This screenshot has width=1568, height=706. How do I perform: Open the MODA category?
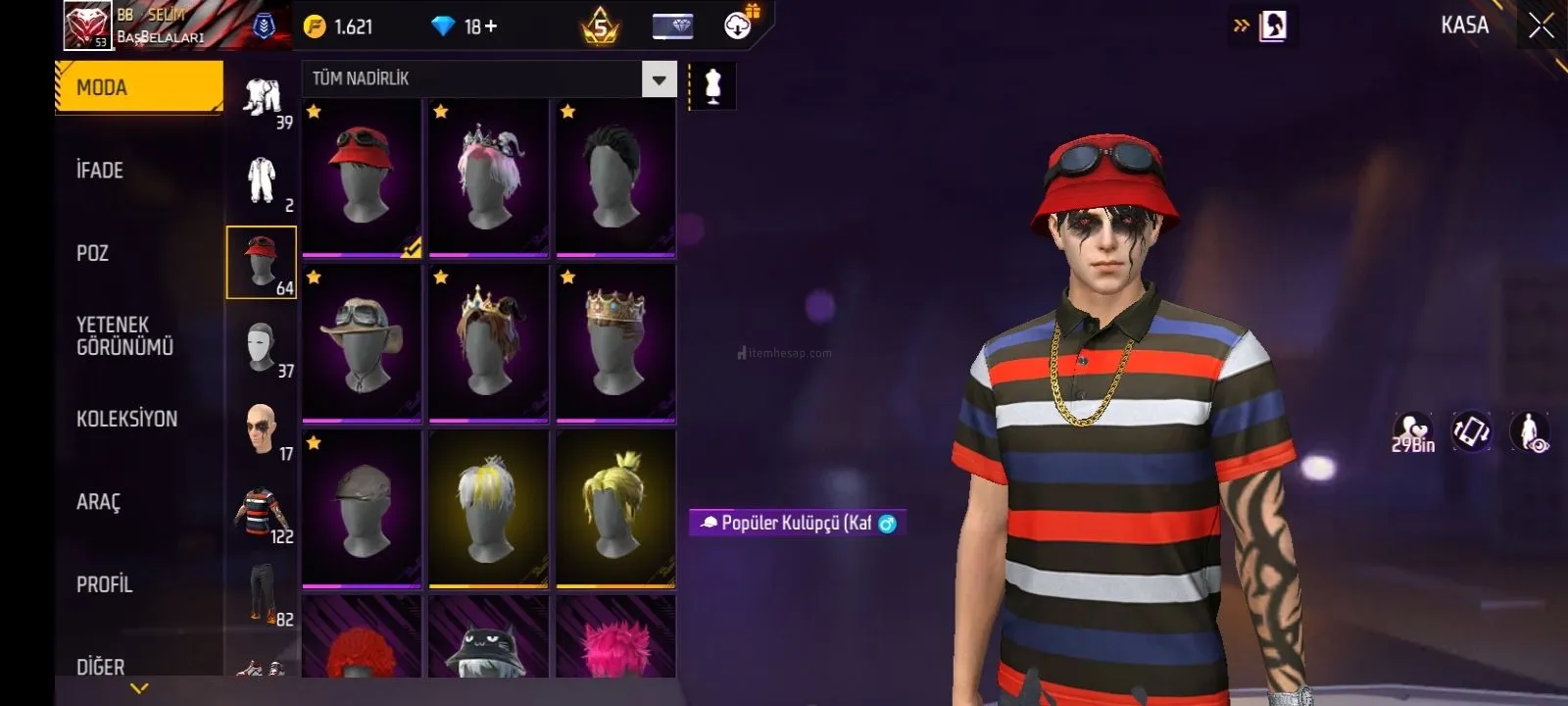click(139, 87)
